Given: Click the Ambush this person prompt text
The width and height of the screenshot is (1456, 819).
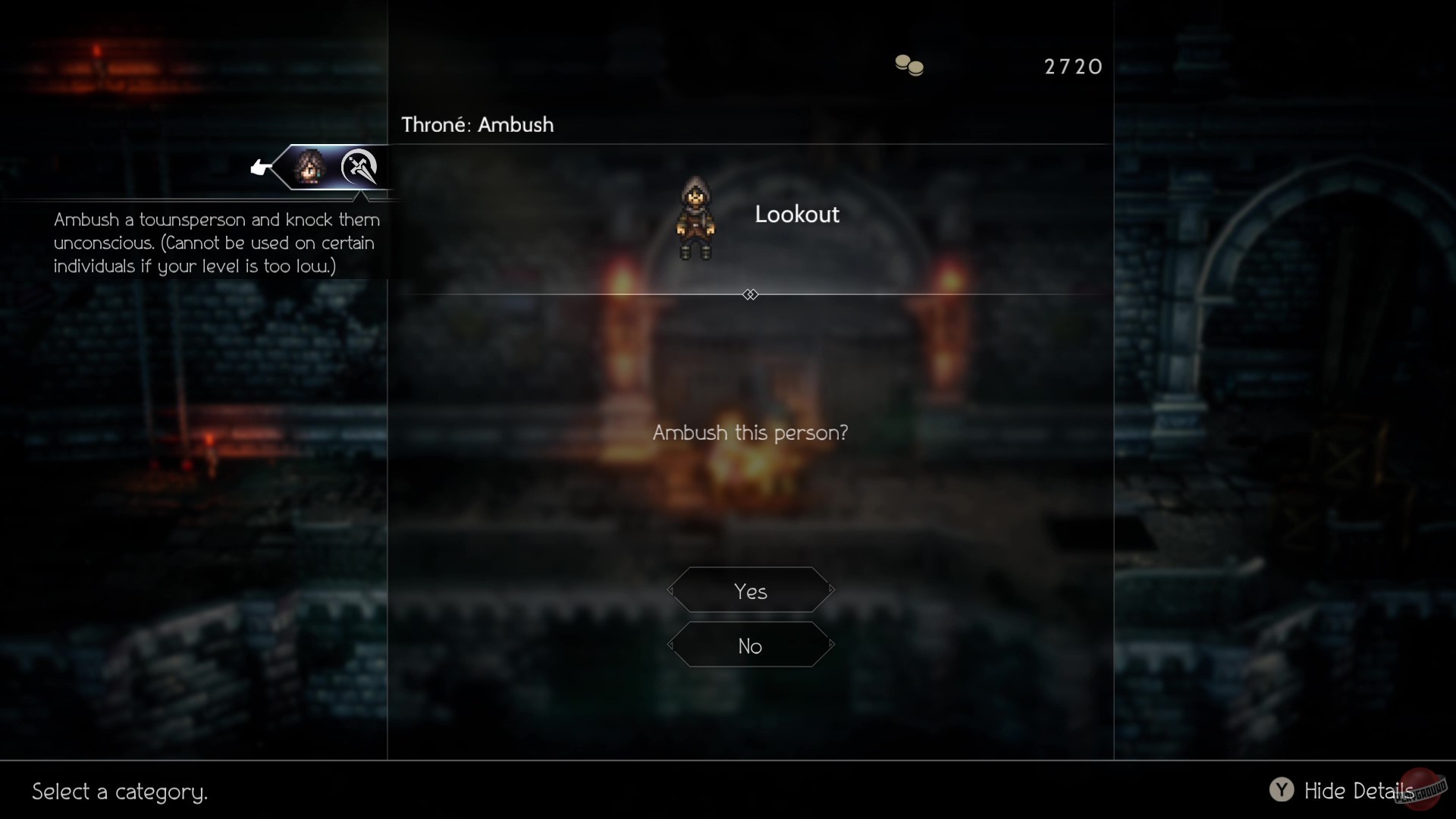Looking at the screenshot, I should (750, 432).
